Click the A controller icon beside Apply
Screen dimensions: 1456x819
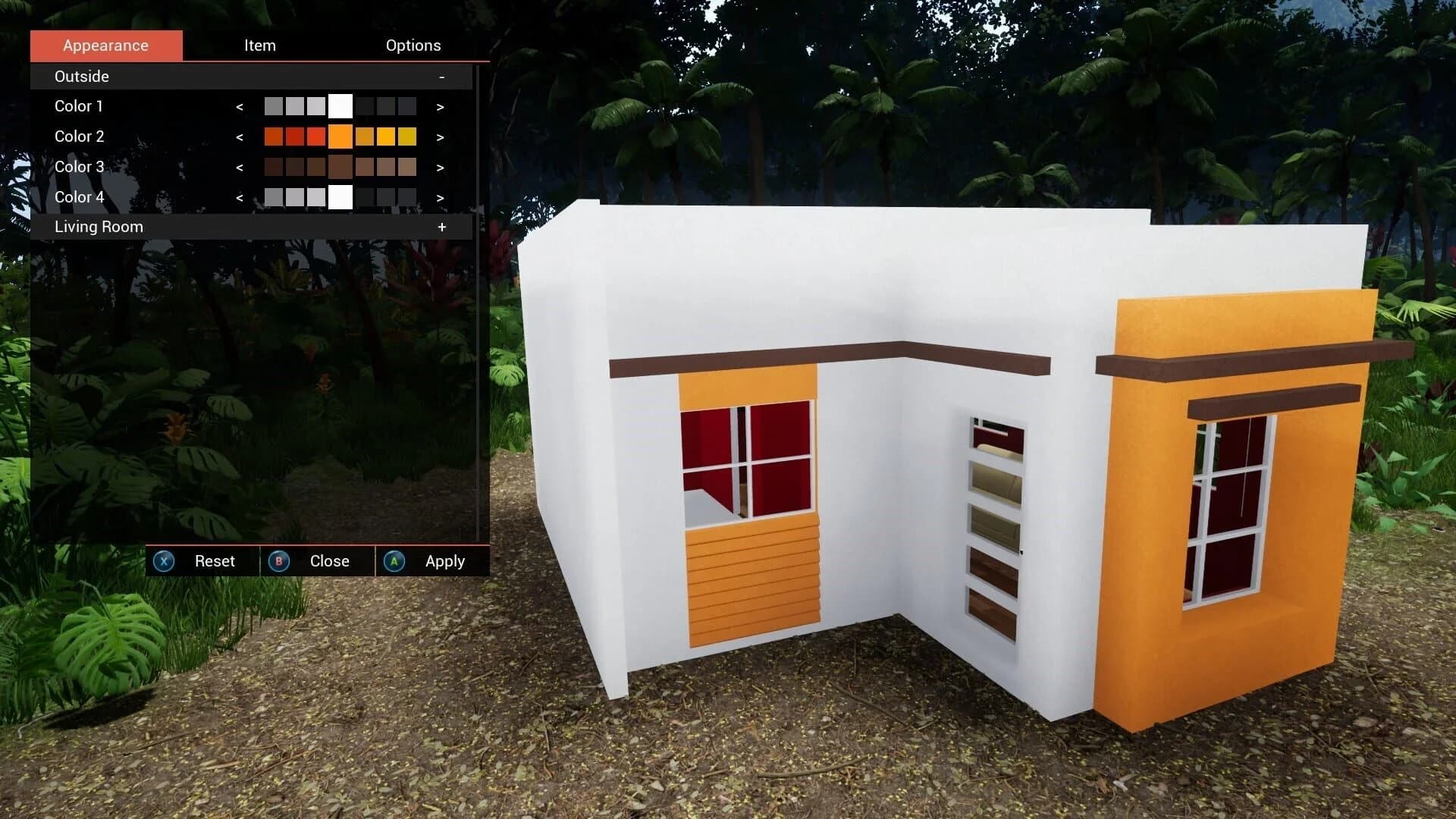(x=394, y=561)
